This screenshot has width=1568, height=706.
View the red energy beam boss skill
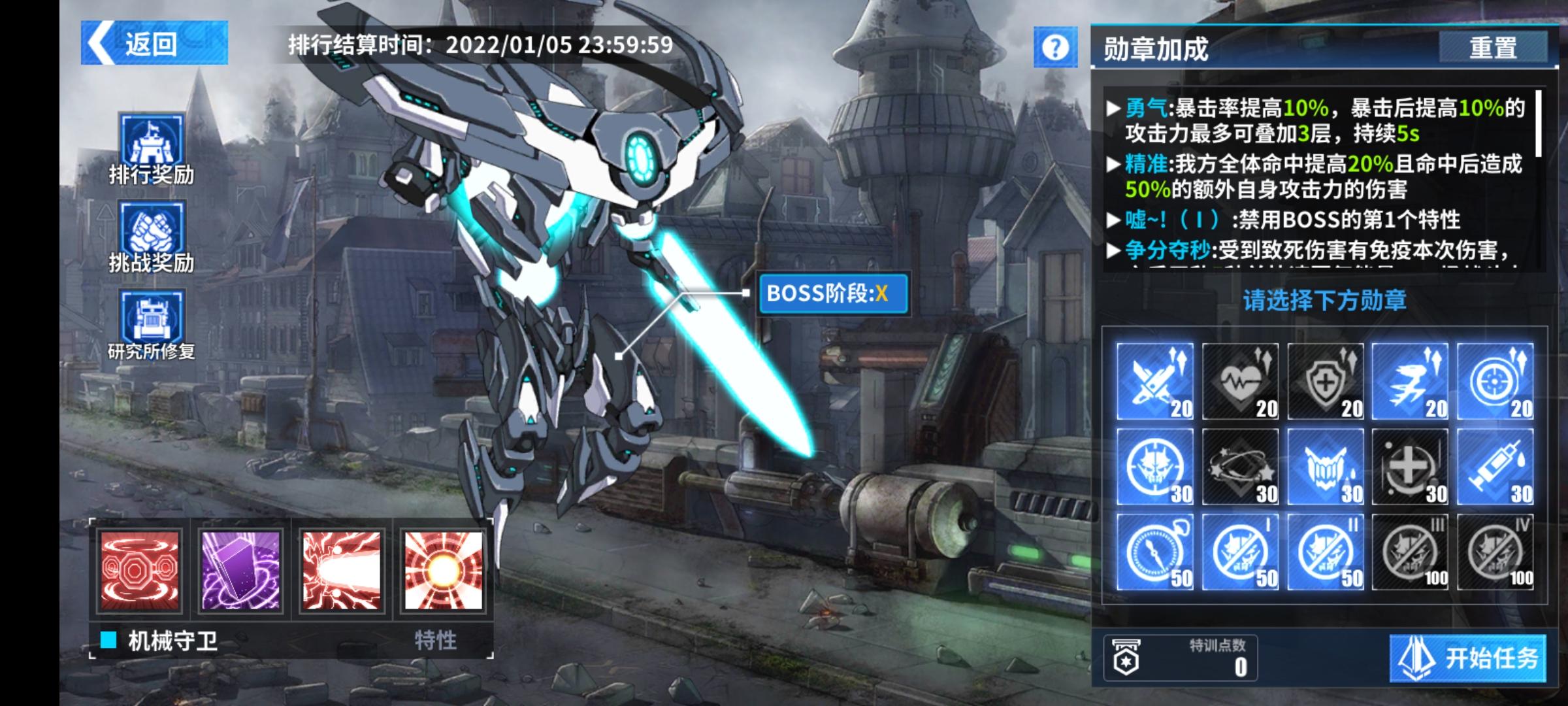coord(342,571)
